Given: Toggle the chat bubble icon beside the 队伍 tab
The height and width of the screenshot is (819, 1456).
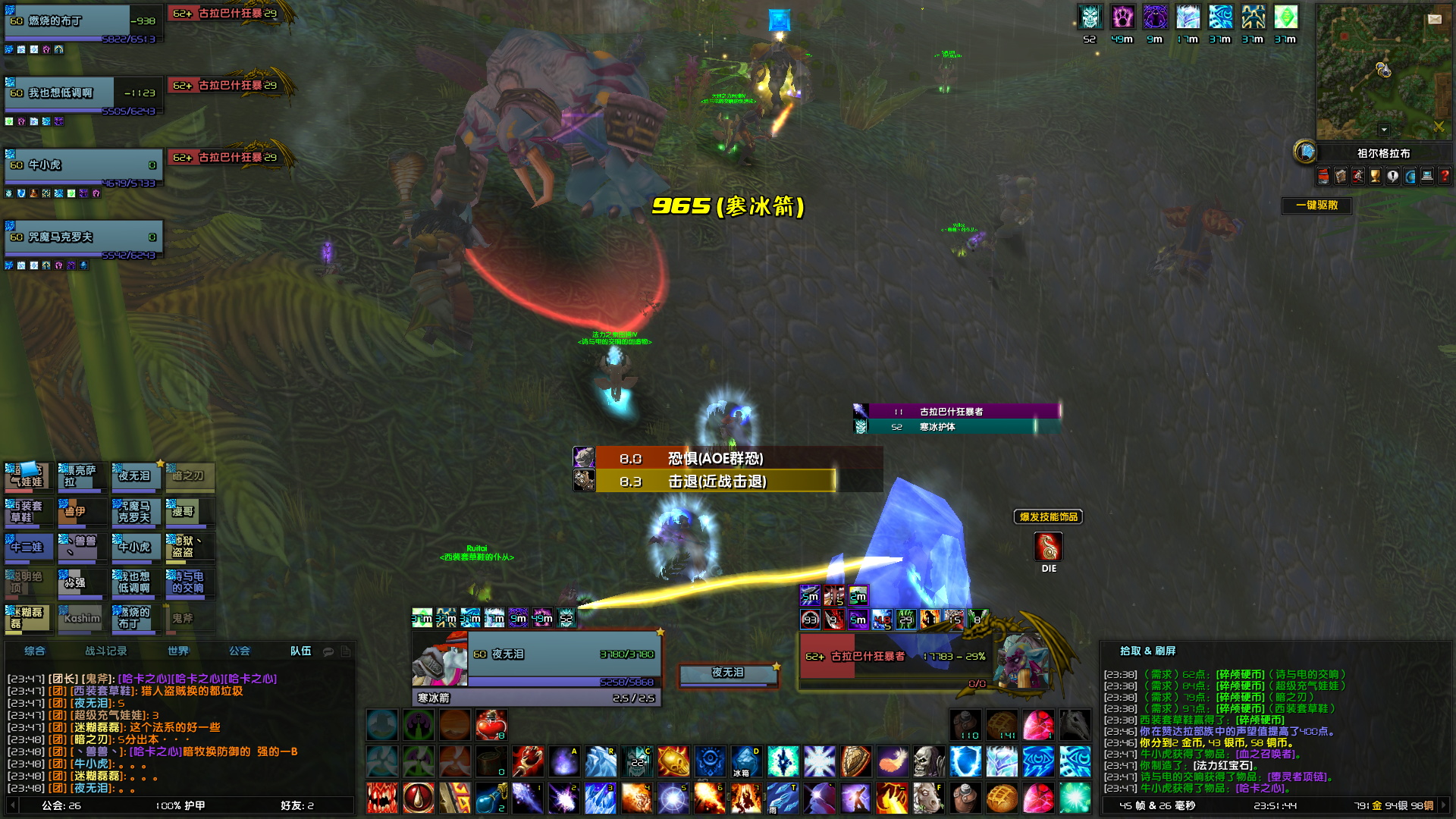Looking at the screenshot, I should click(x=328, y=651).
